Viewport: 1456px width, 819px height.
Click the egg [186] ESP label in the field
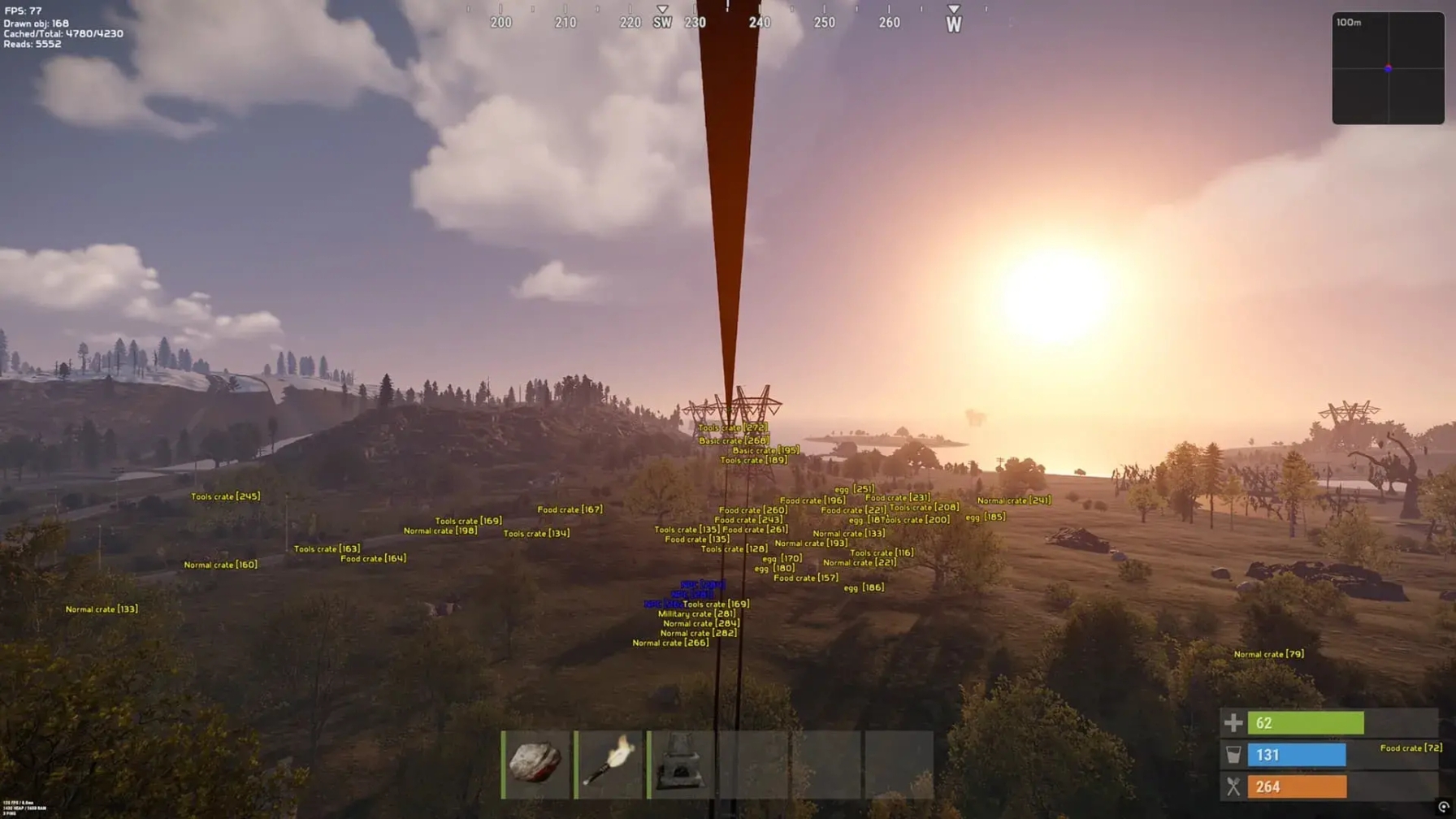(x=864, y=587)
